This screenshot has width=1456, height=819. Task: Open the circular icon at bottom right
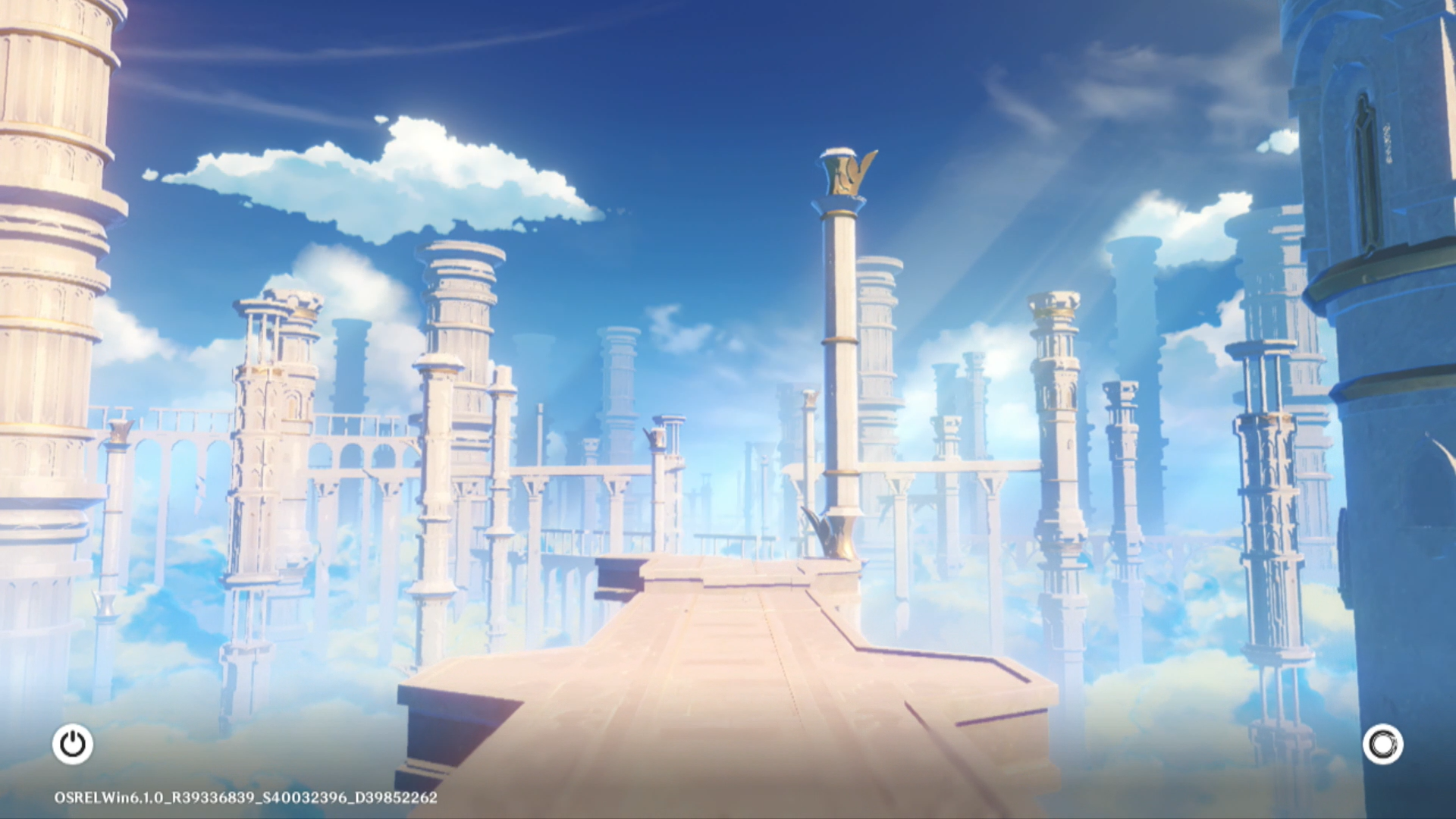click(1382, 744)
